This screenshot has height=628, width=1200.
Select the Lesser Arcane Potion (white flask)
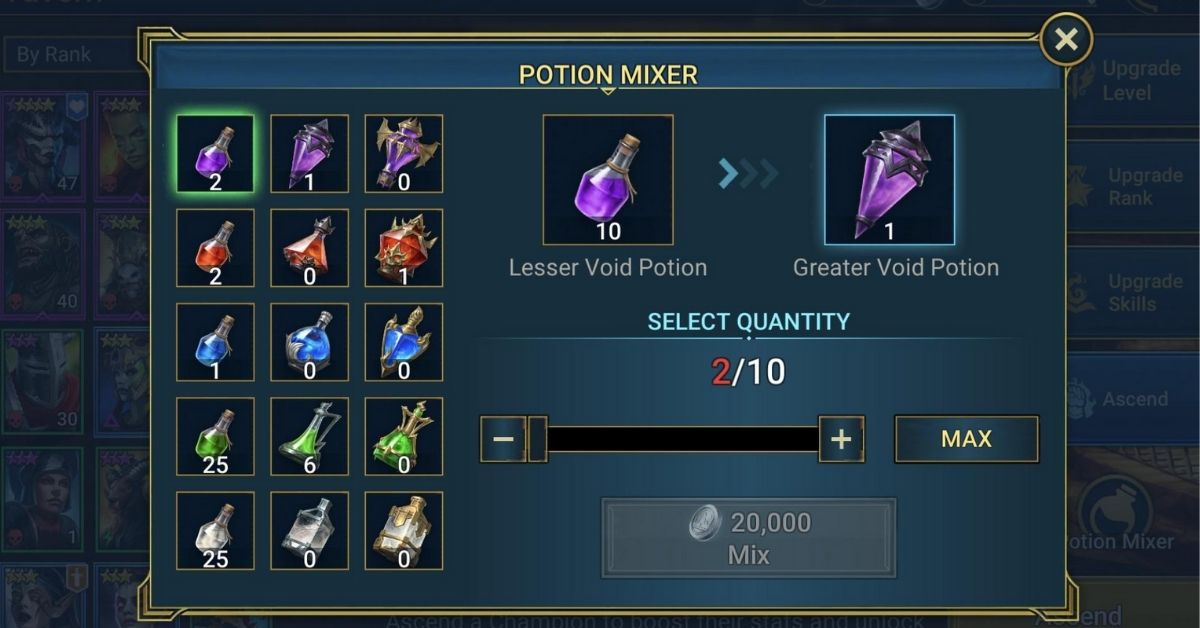pyautogui.click(x=215, y=530)
